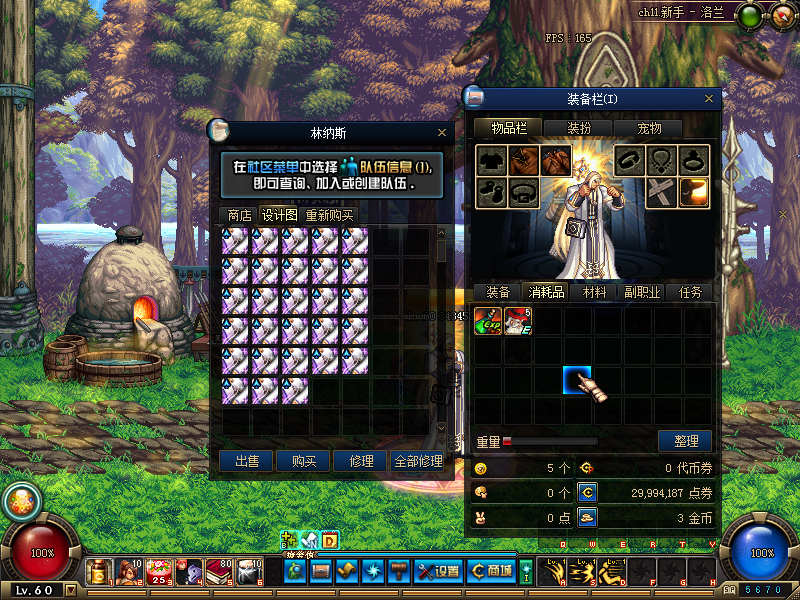Choose the 修理 repair button
The height and width of the screenshot is (600, 800).
[x=361, y=461]
